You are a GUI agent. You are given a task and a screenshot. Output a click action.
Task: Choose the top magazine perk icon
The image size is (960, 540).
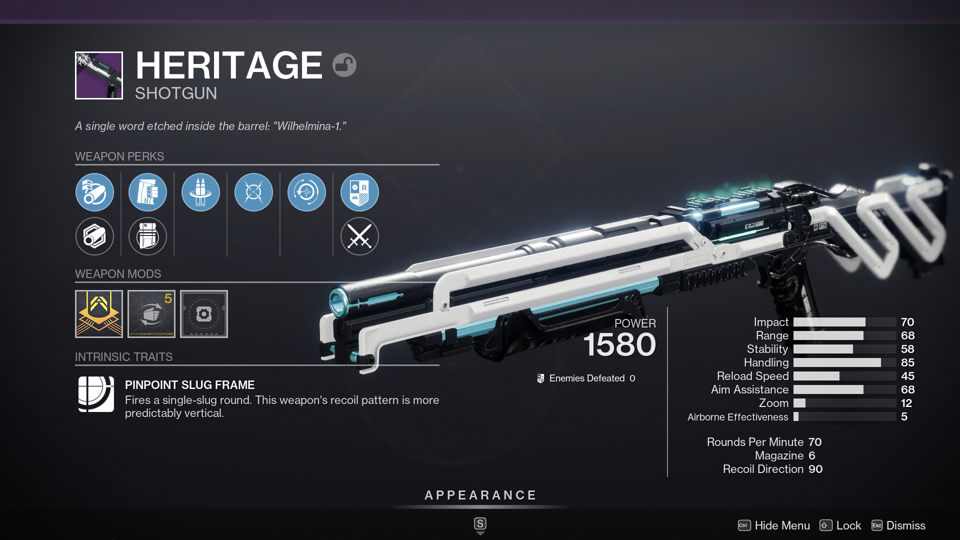[x=148, y=192]
